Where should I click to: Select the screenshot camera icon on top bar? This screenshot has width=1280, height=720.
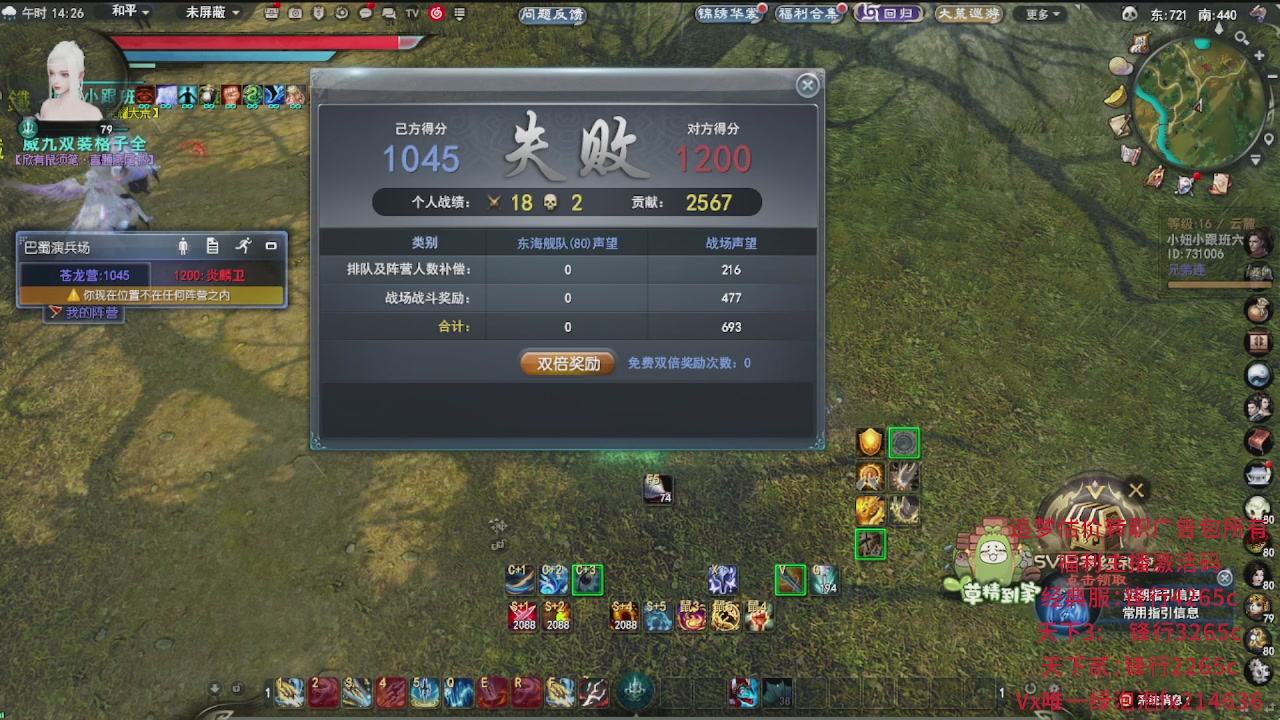point(296,13)
